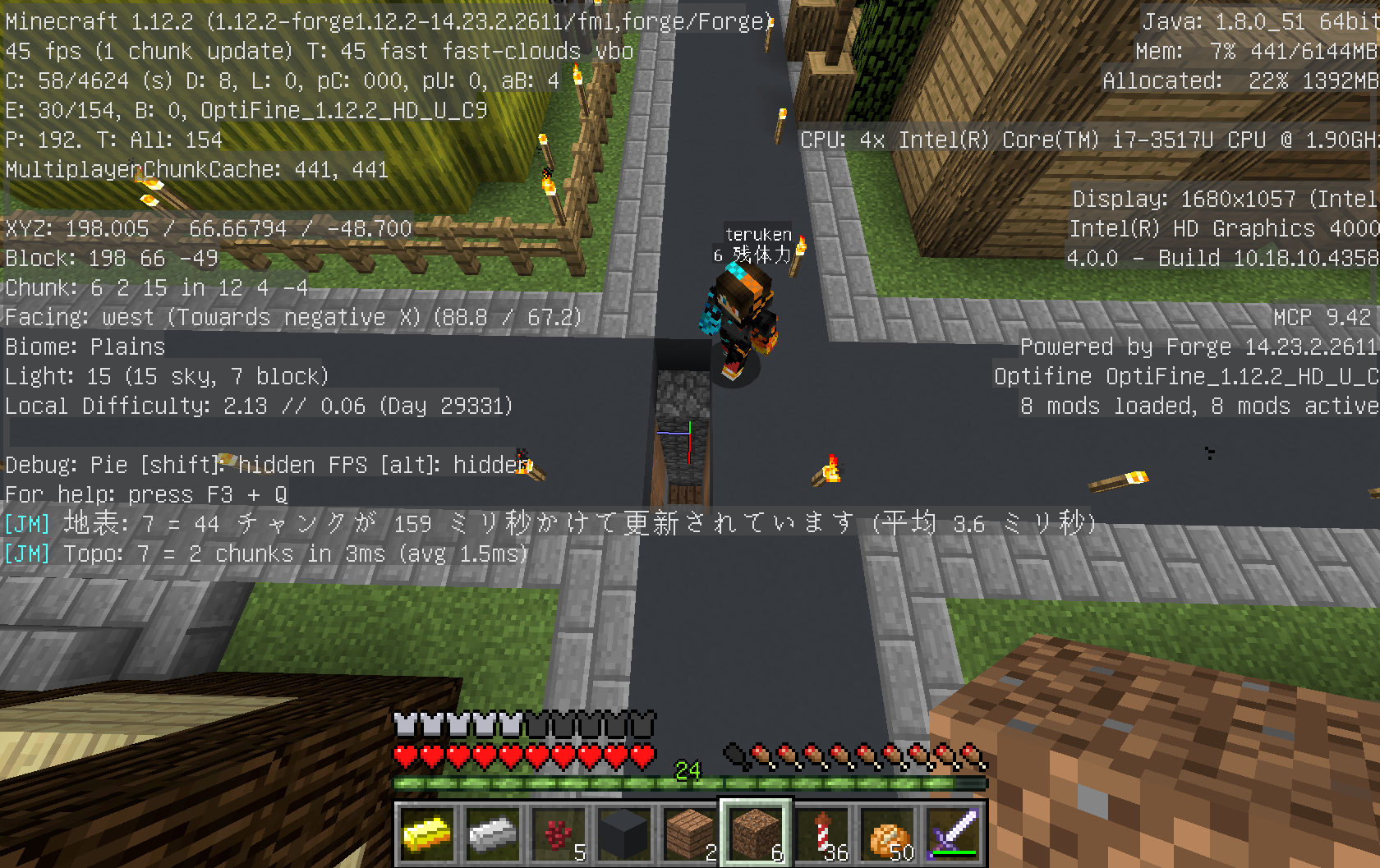1380x868 pixels.
Task: Select the black block hotbar slot
Action: pos(624,834)
